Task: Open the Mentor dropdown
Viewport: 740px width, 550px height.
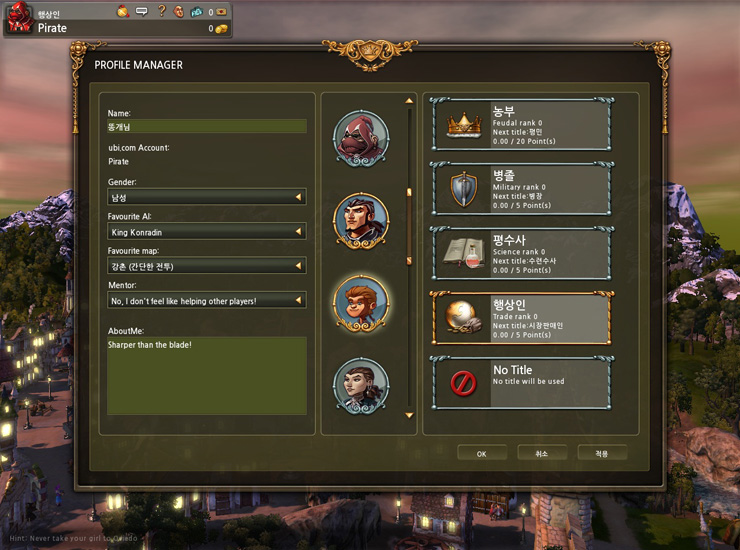Action: 207,300
